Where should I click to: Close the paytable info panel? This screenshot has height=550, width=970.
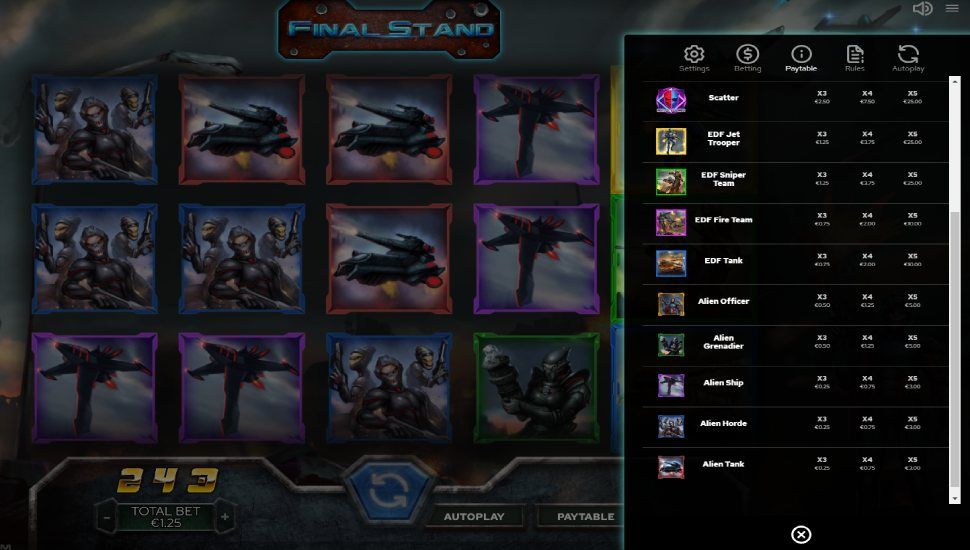801,534
